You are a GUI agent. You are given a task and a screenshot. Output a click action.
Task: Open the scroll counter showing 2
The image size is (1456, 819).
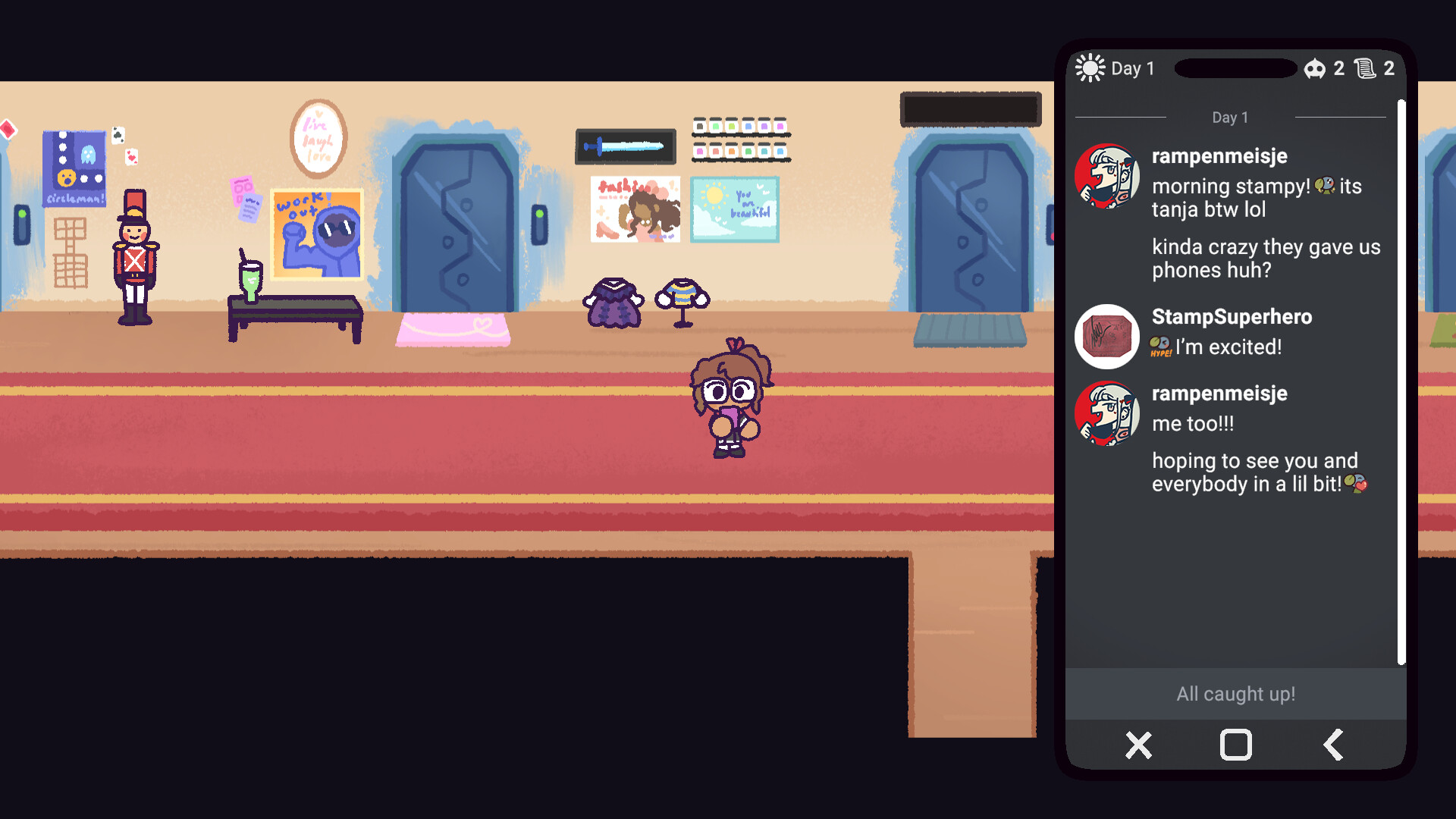(x=1366, y=69)
